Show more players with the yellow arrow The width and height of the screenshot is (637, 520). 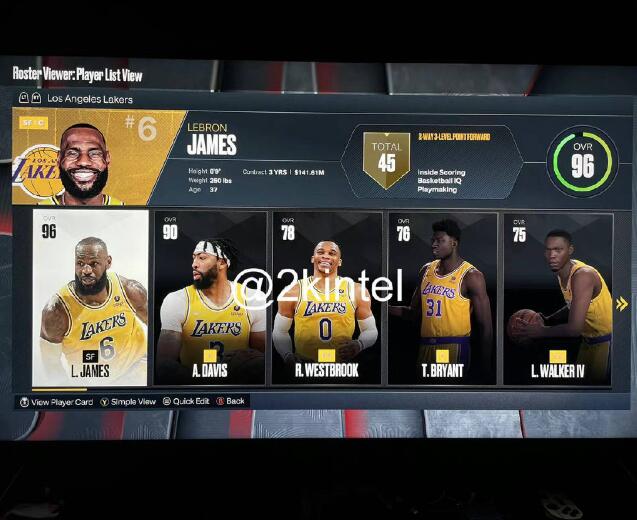click(622, 304)
